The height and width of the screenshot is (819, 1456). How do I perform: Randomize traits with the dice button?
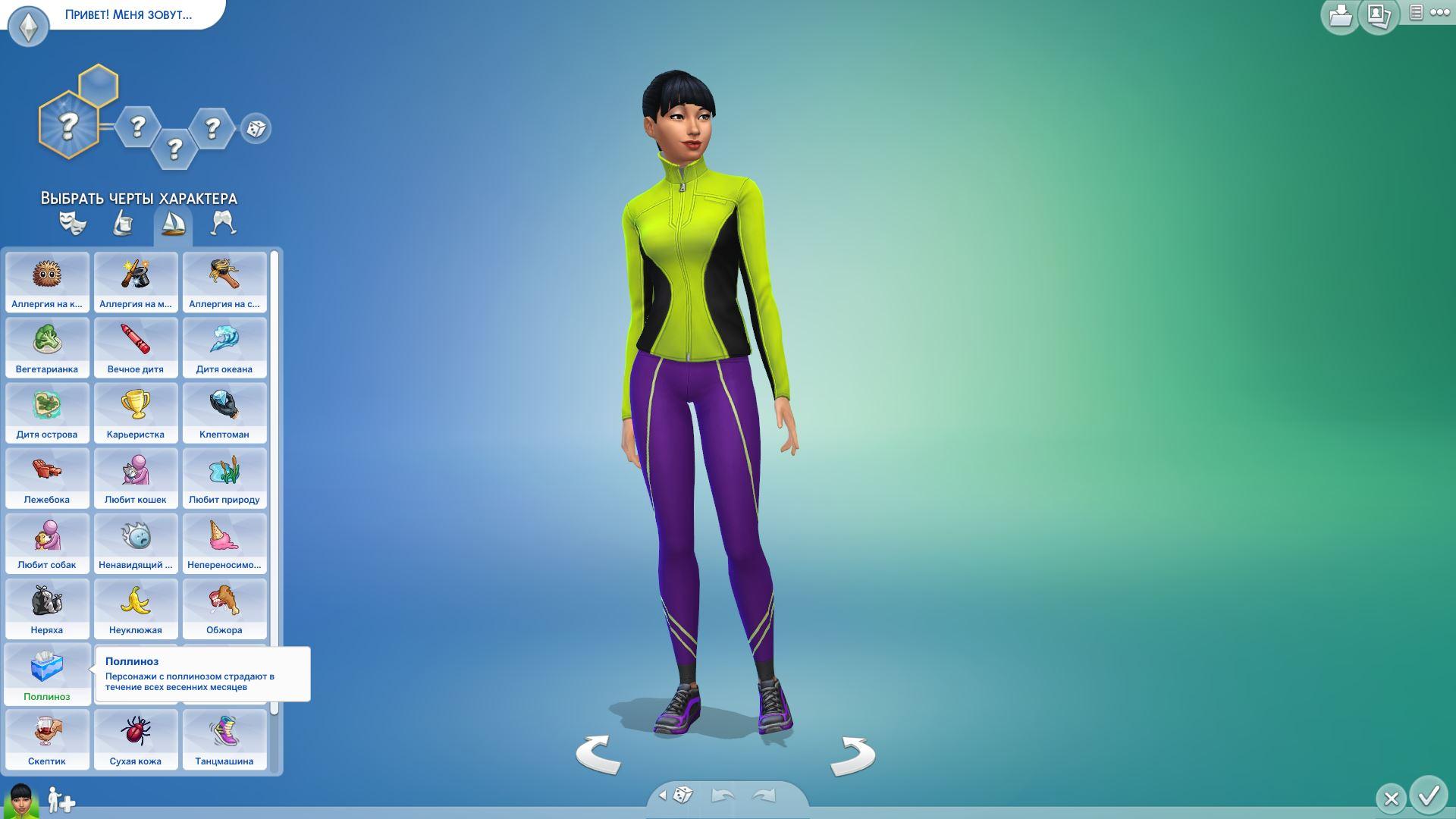coord(256,128)
